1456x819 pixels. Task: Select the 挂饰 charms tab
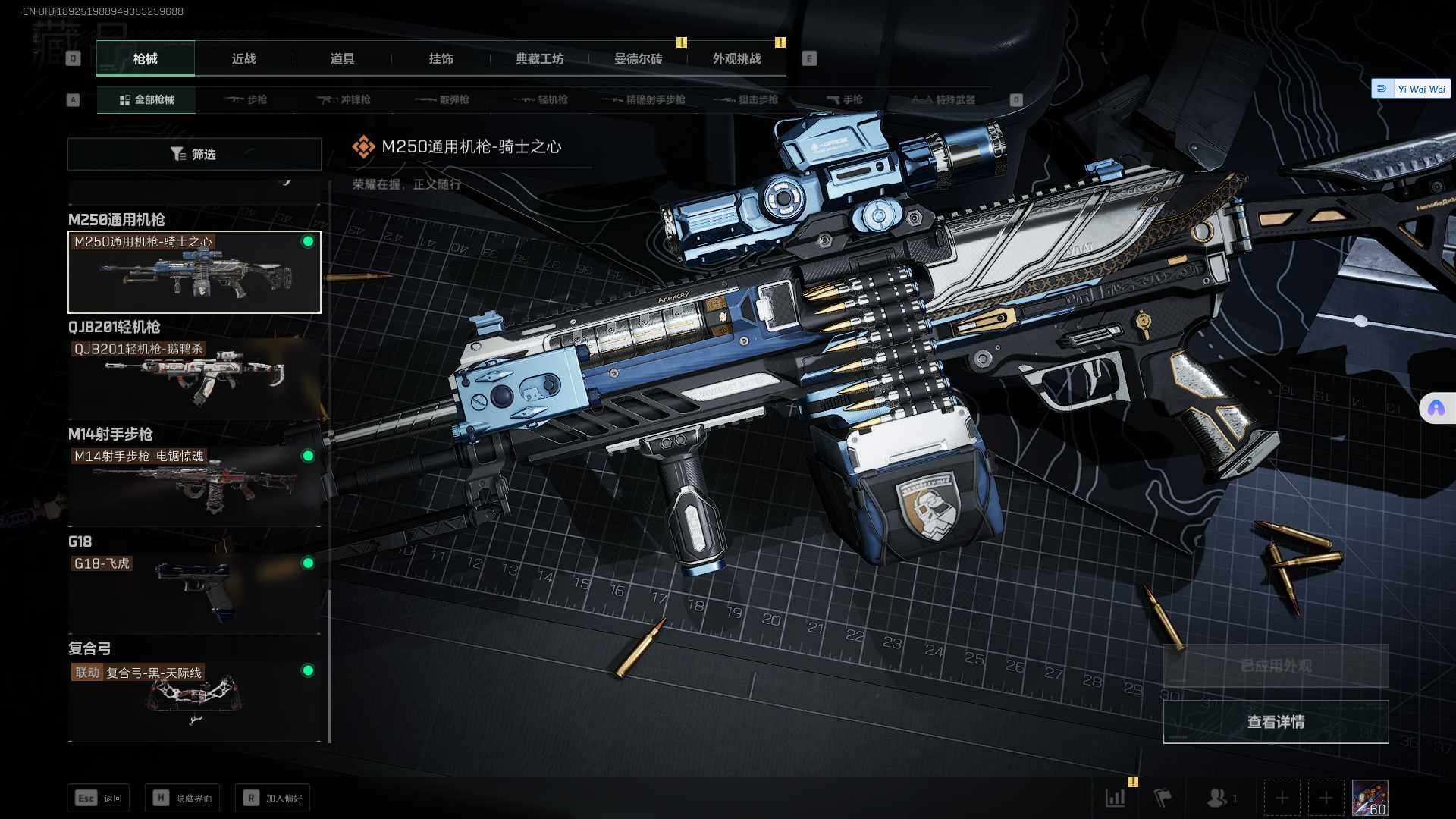click(441, 59)
